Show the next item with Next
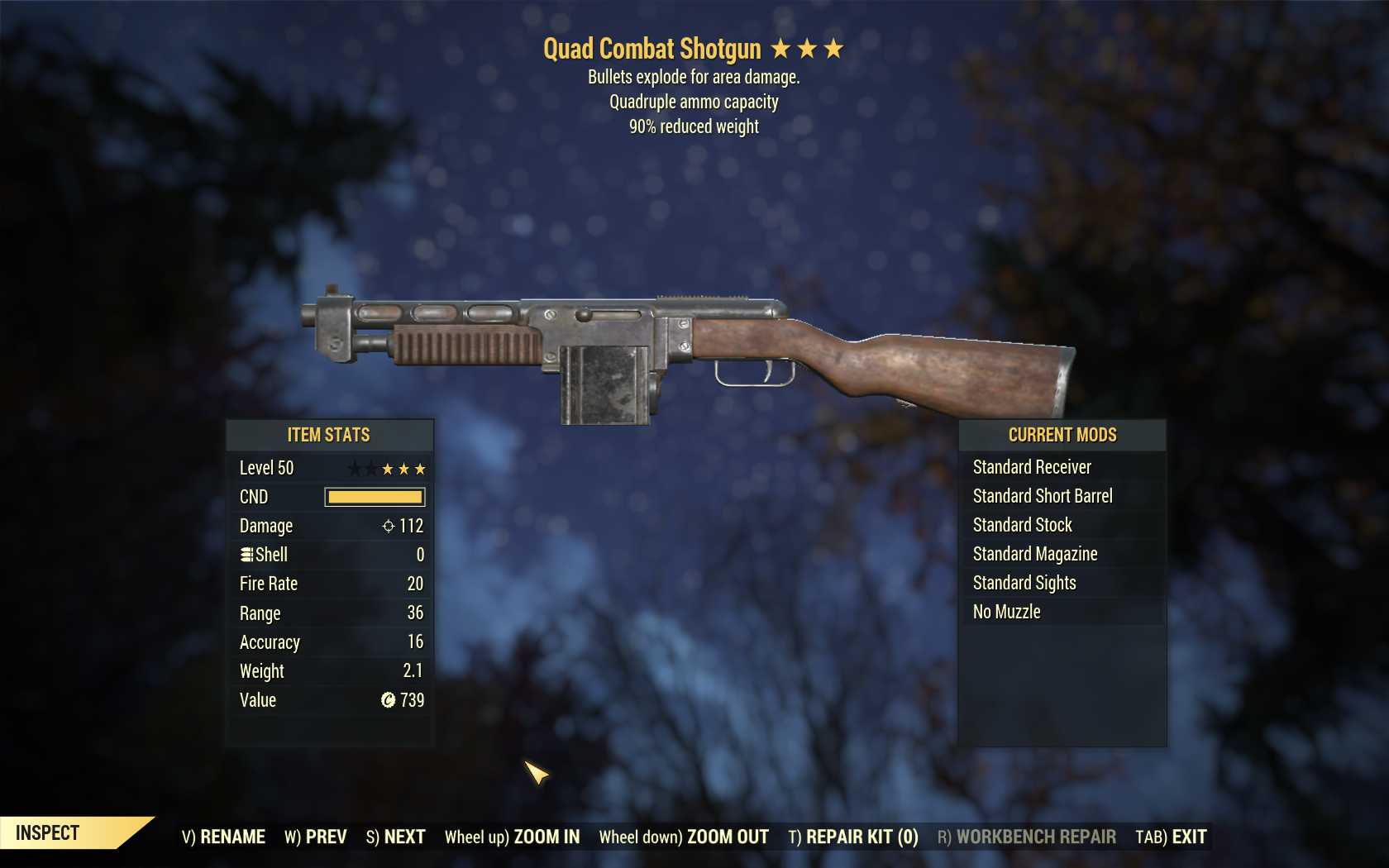This screenshot has height=868, width=1389. [395, 837]
